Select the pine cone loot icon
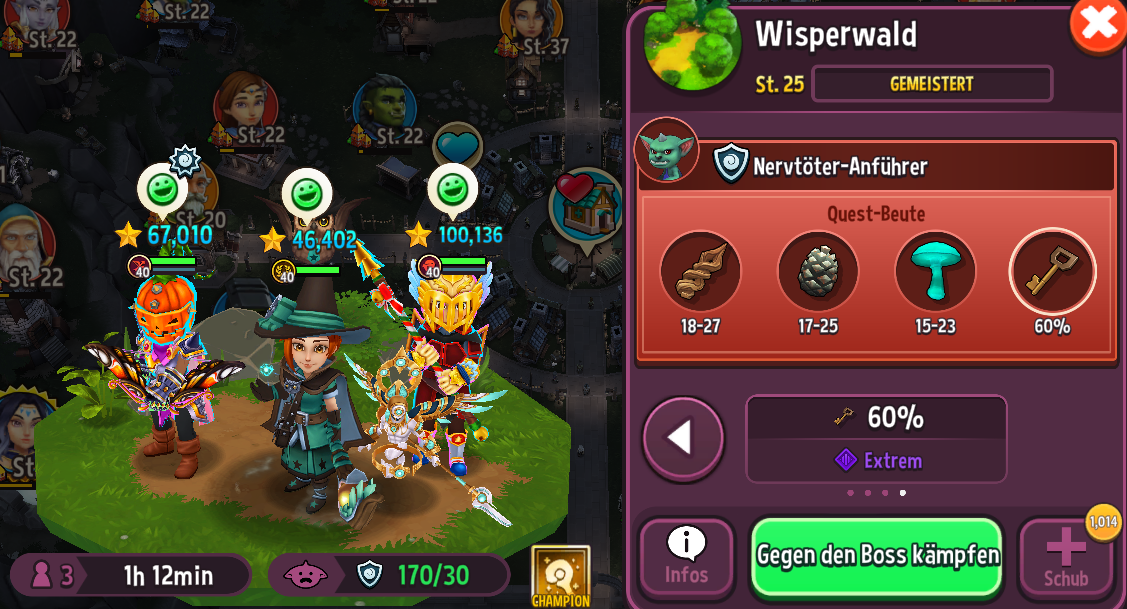The height and width of the screenshot is (609, 1127). pos(817,271)
